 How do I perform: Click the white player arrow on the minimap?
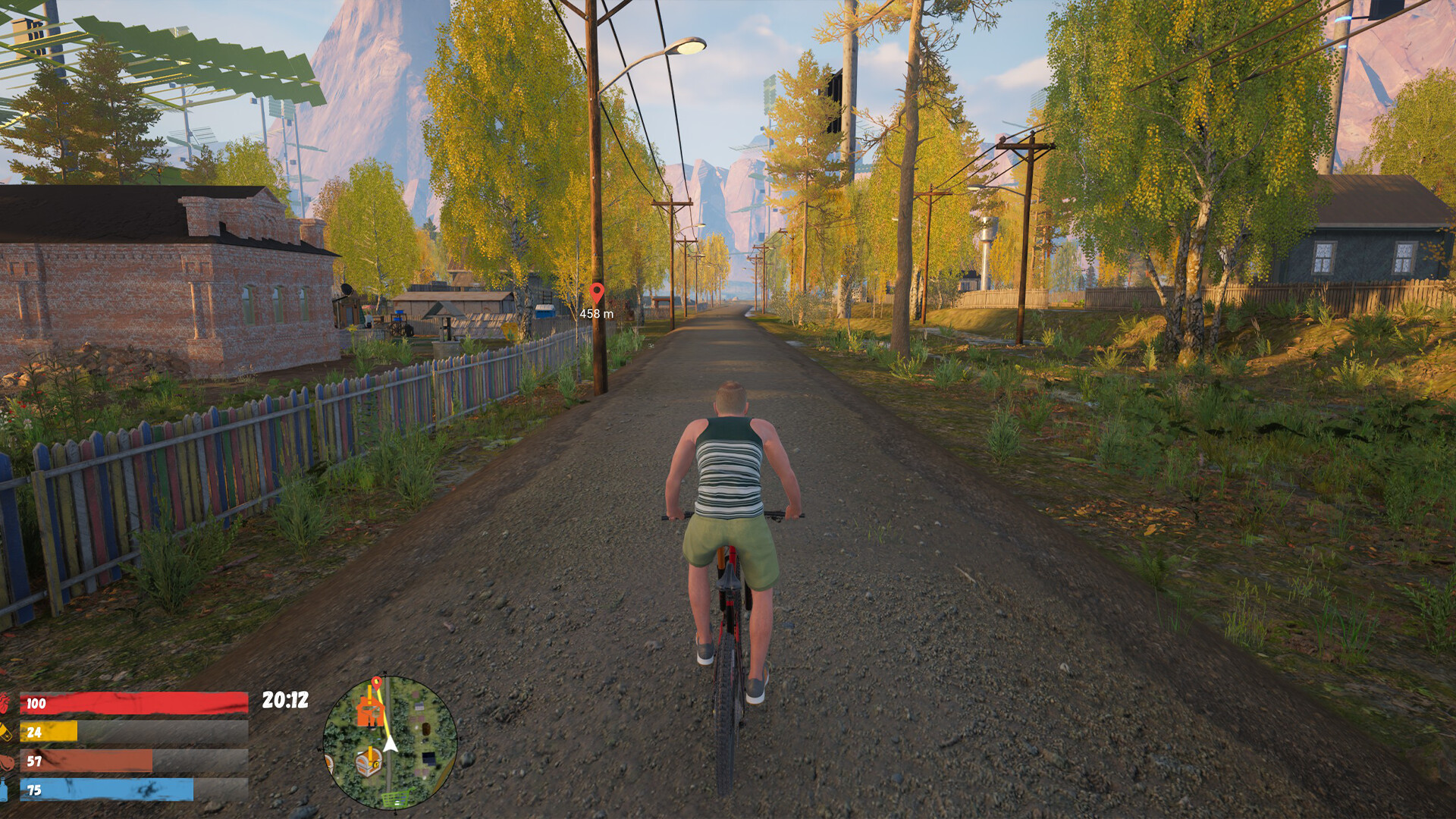click(x=390, y=742)
